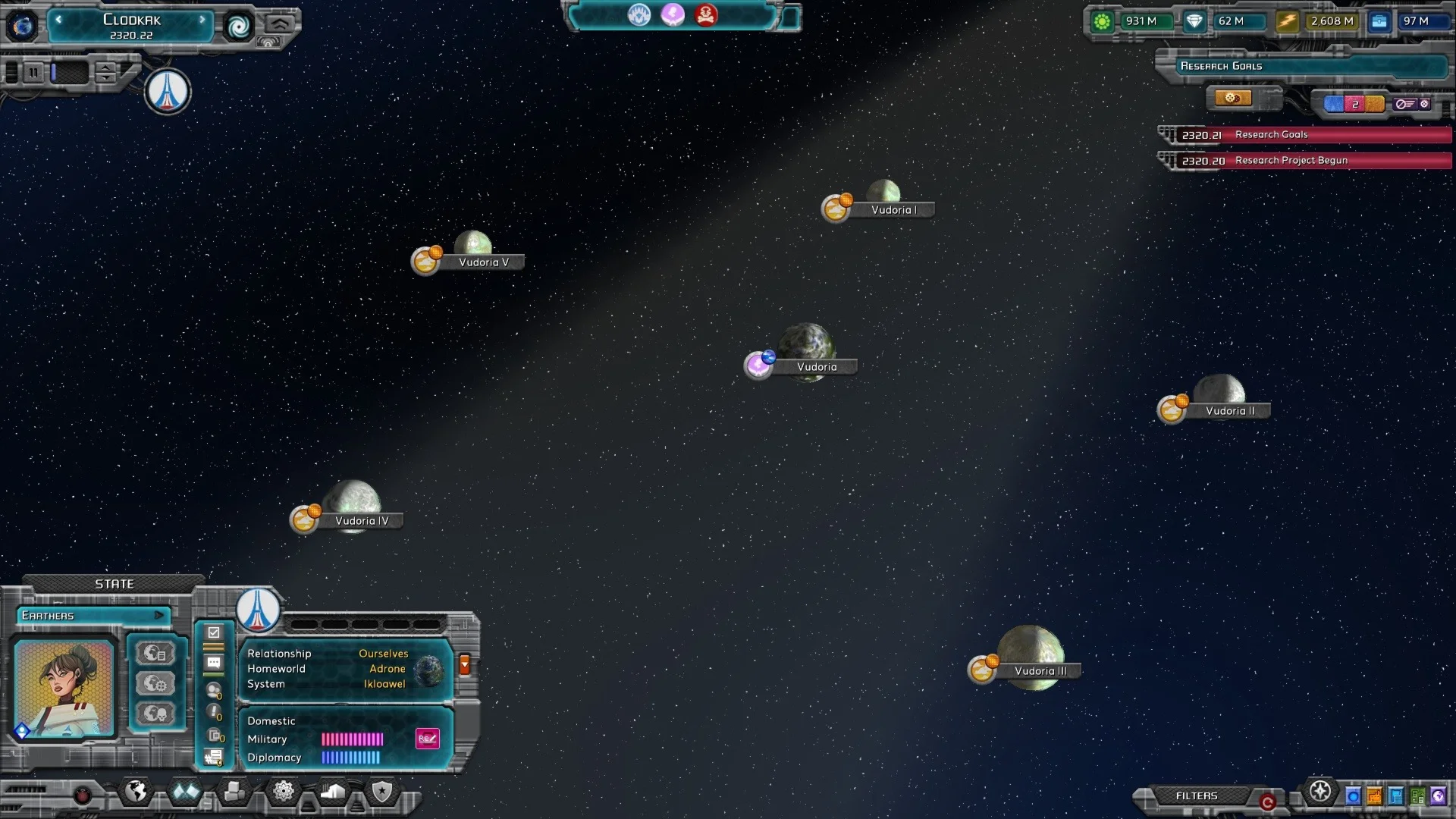This screenshot has height=819, width=1456.
Task: Click the compass star navigation button
Action: pos(1320,792)
